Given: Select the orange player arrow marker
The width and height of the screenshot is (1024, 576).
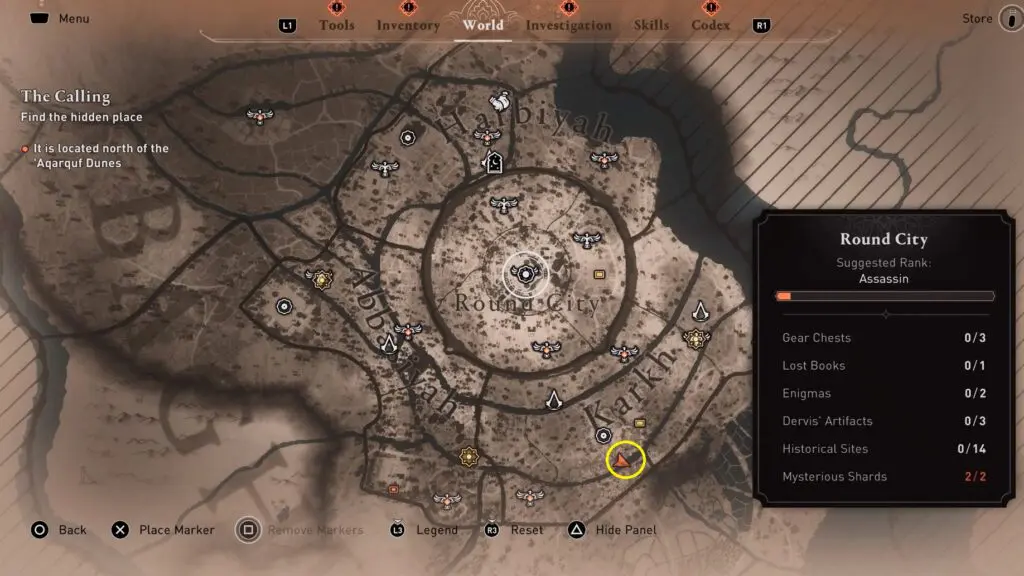Looking at the screenshot, I should (x=625, y=460).
